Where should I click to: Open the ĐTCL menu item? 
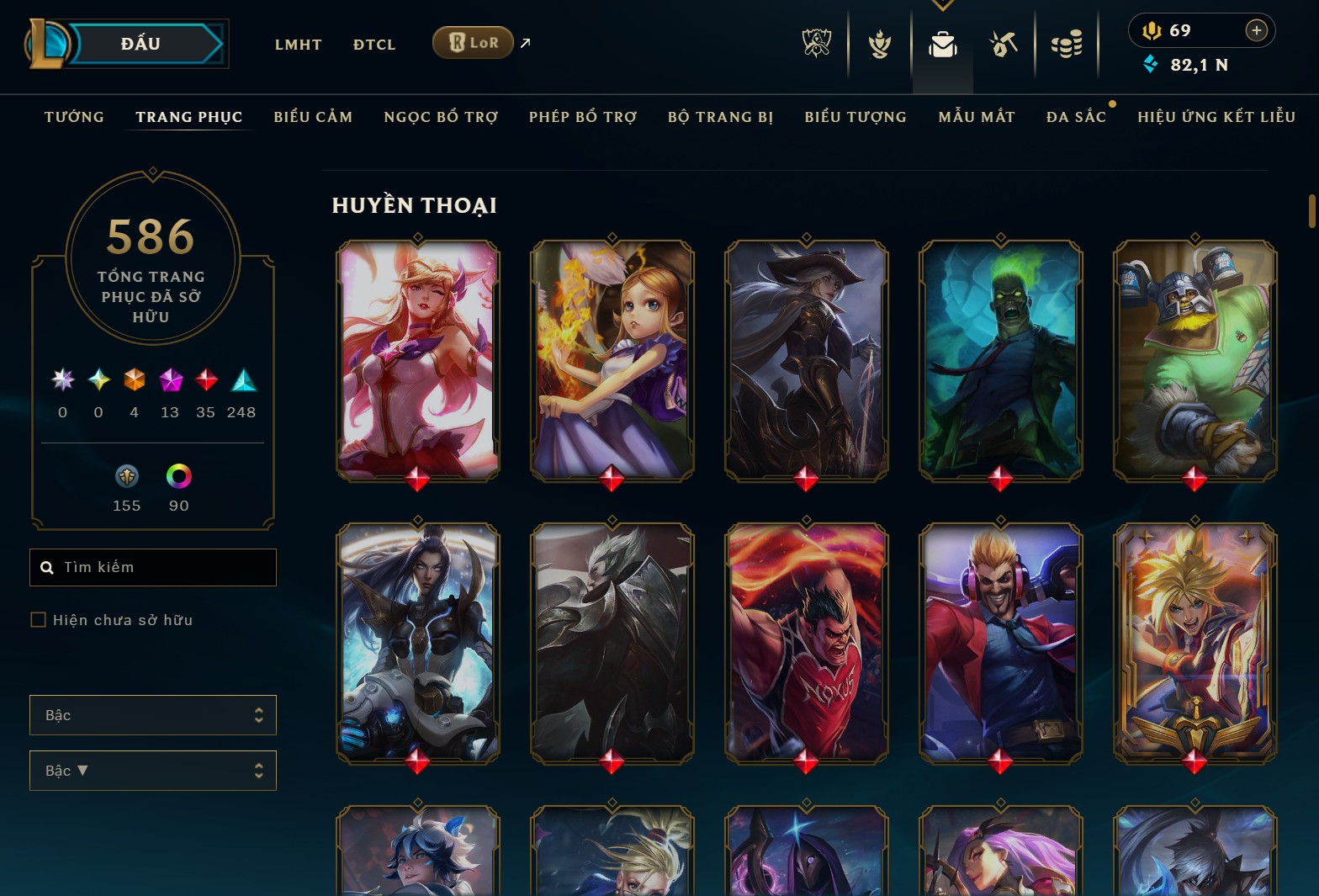373,44
